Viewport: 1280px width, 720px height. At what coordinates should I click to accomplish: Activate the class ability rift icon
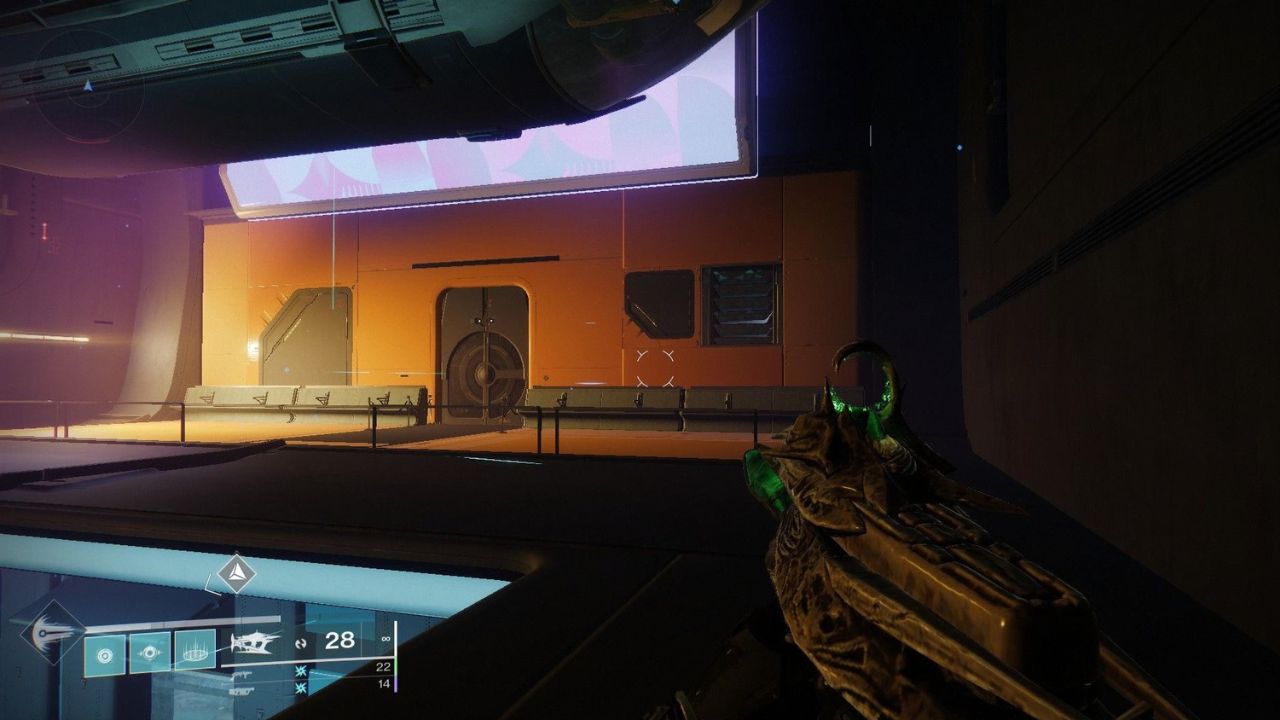195,649
